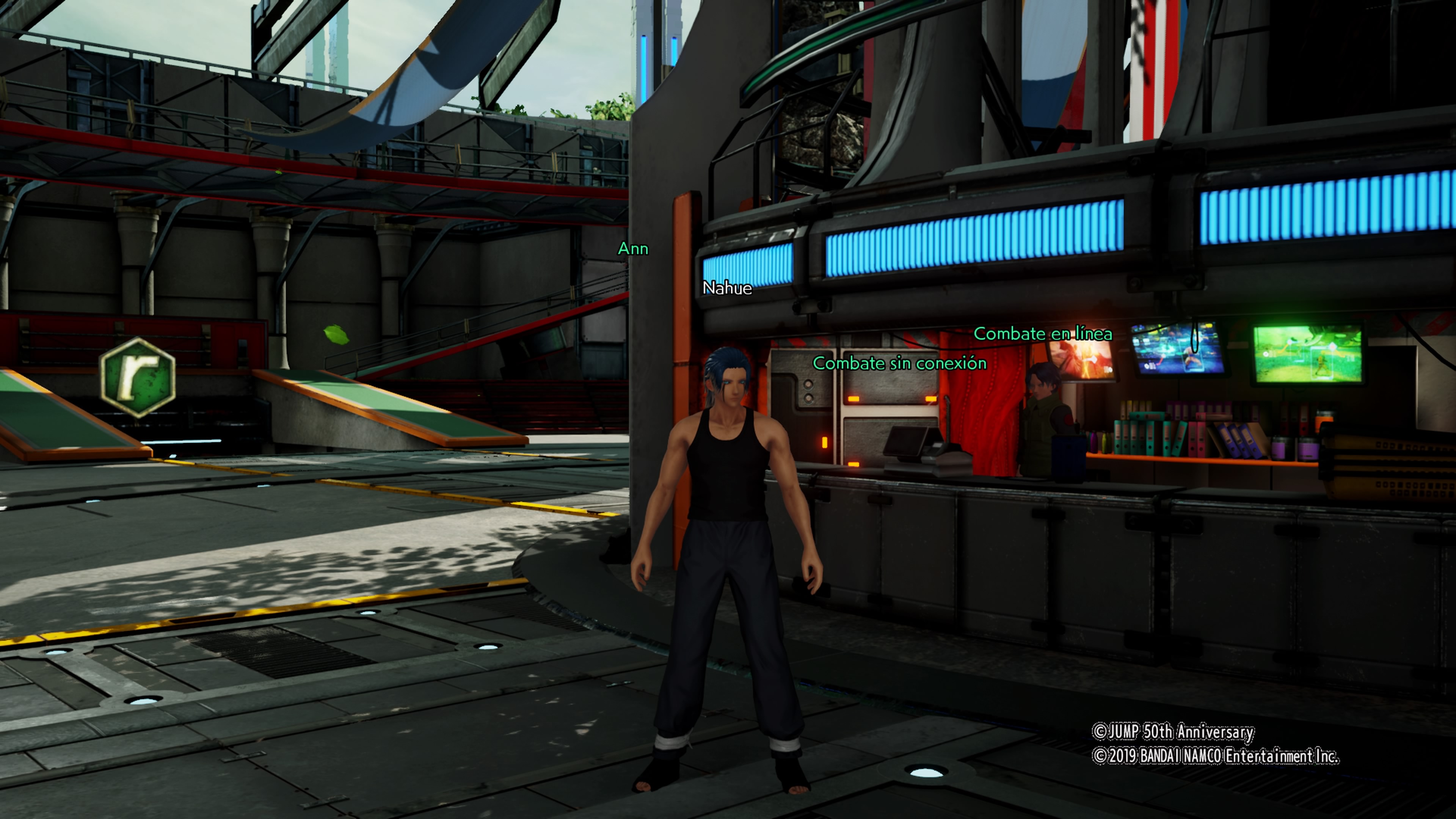This screenshot has width=1456, height=819.
Task: Click the green hexagon marker icon
Action: [138, 377]
